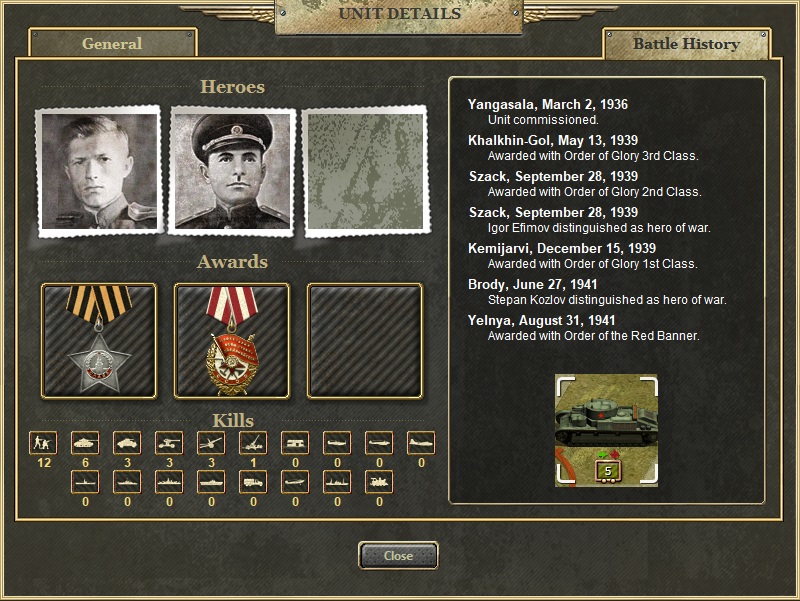Click the tank unit thumbnail
Screen dimensions: 800x601
click(606, 430)
